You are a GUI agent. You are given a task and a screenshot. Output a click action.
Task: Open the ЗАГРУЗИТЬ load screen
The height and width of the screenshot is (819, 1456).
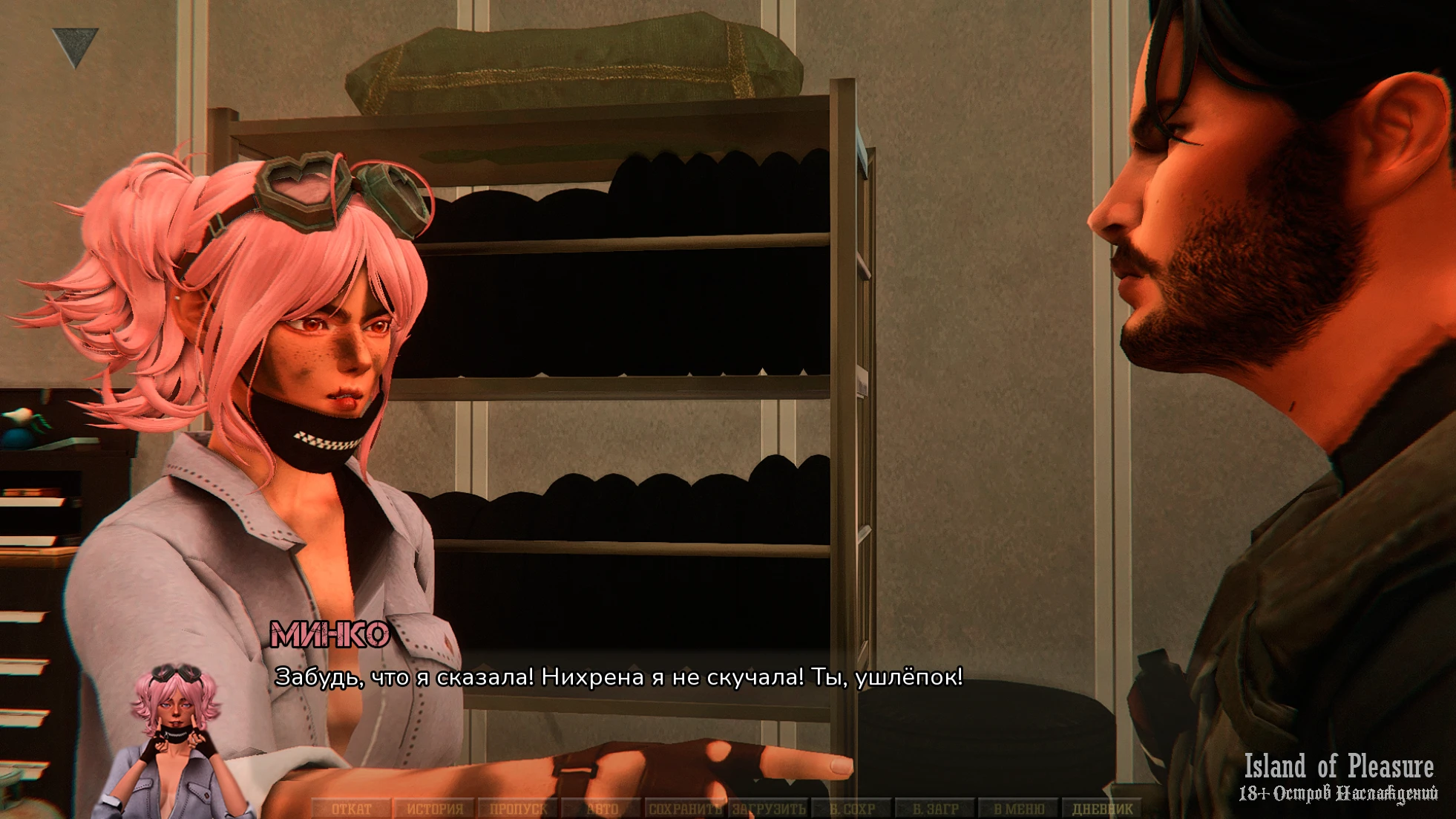coord(769,809)
